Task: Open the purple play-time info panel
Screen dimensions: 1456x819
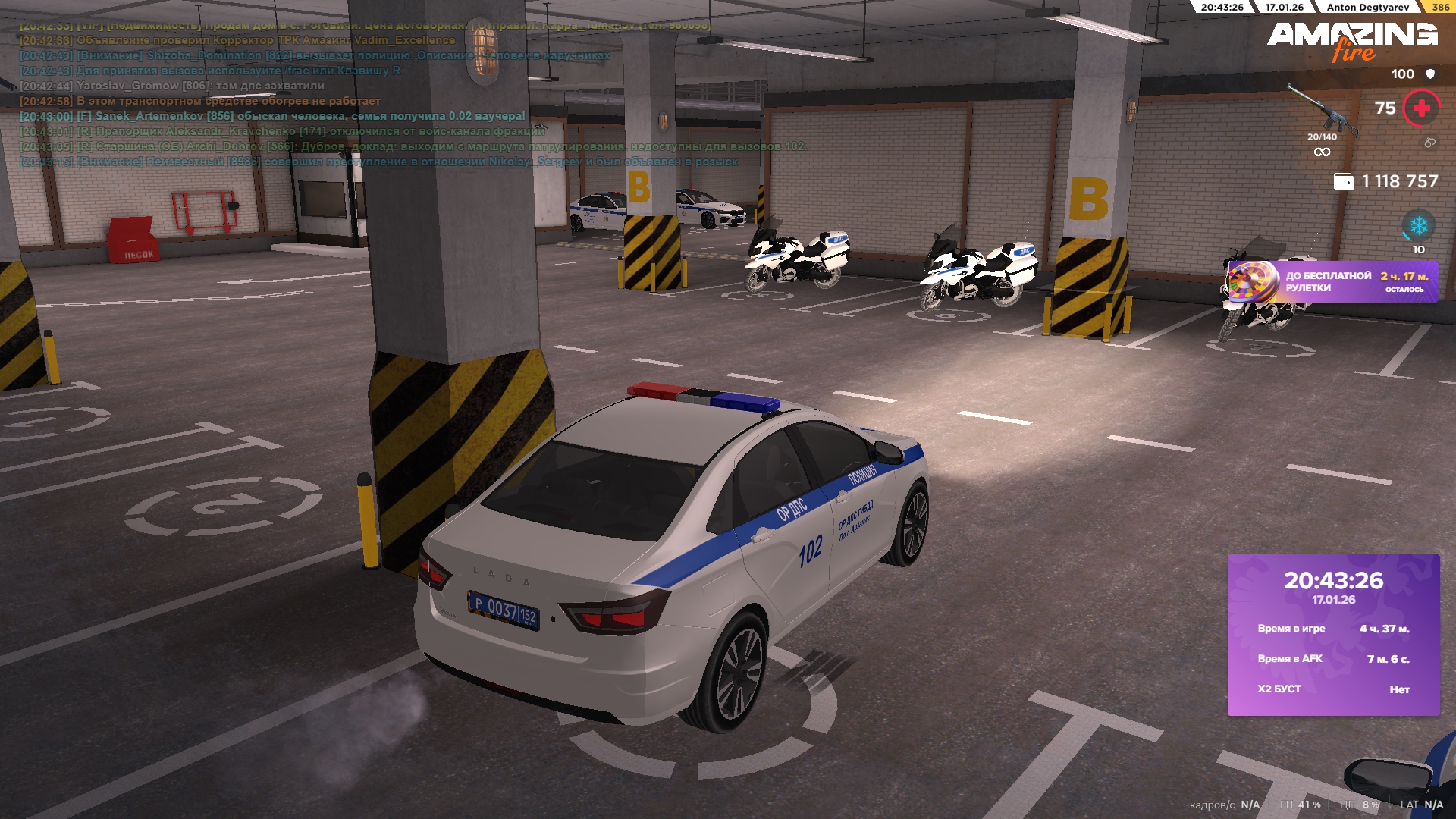Action: click(x=1333, y=635)
